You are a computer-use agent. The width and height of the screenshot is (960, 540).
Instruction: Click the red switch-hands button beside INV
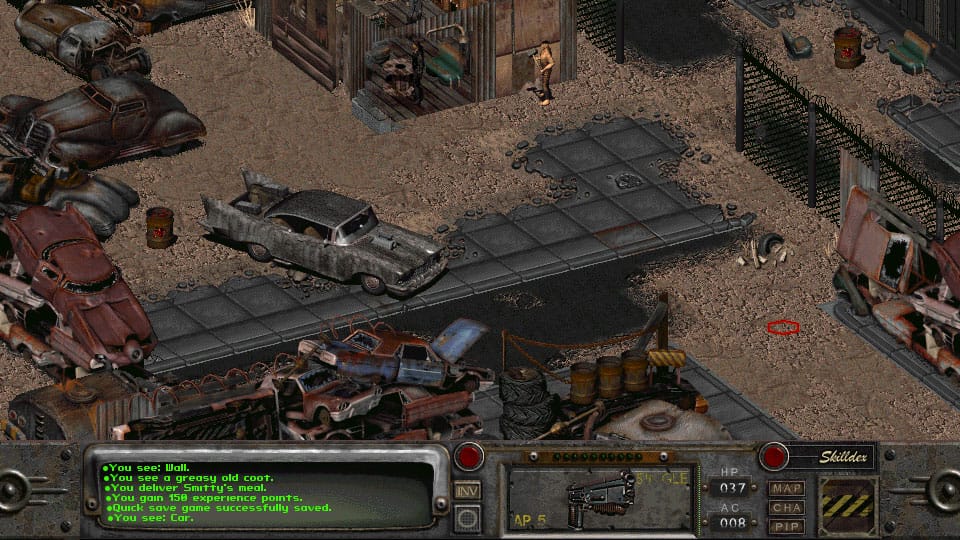(468, 458)
